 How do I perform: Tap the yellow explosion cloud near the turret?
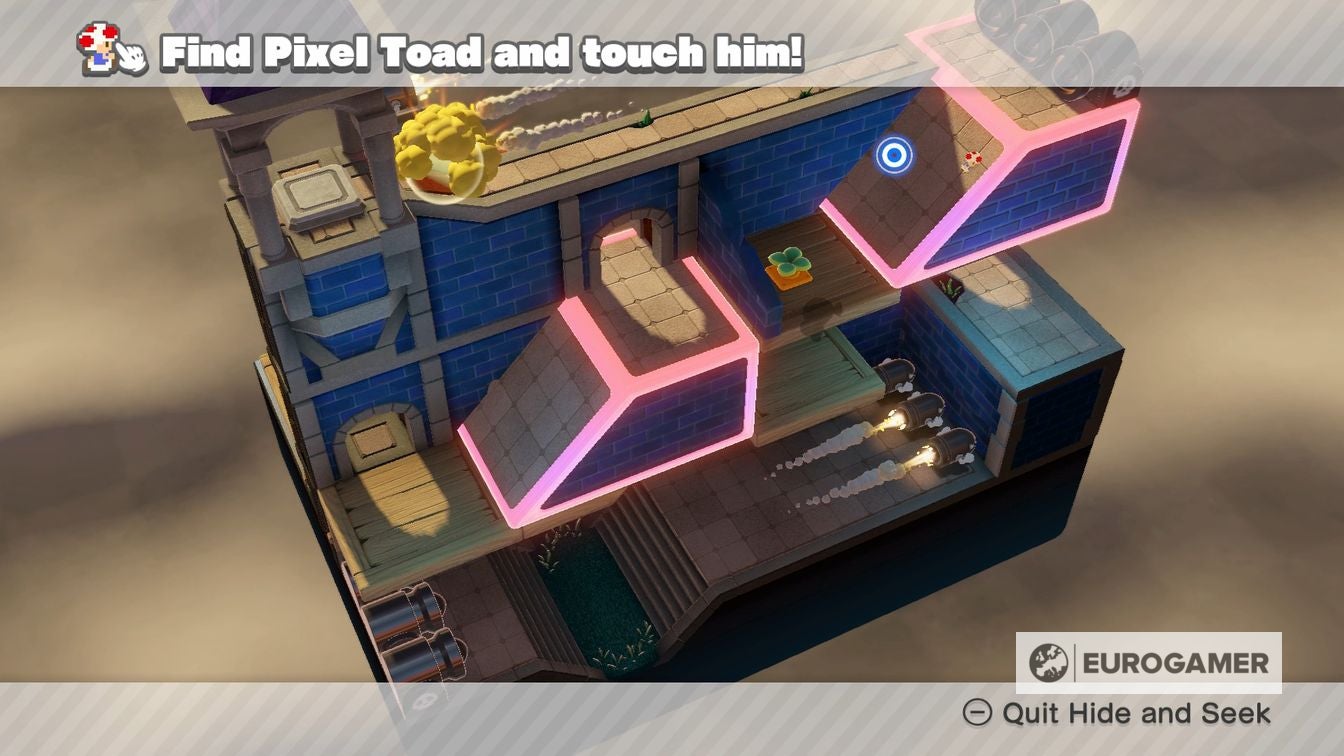[440, 140]
